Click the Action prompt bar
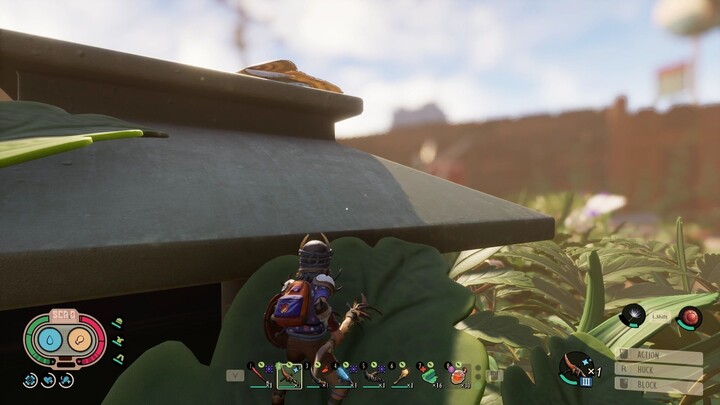The width and height of the screenshot is (720, 405). pyautogui.click(x=659, y=355)
